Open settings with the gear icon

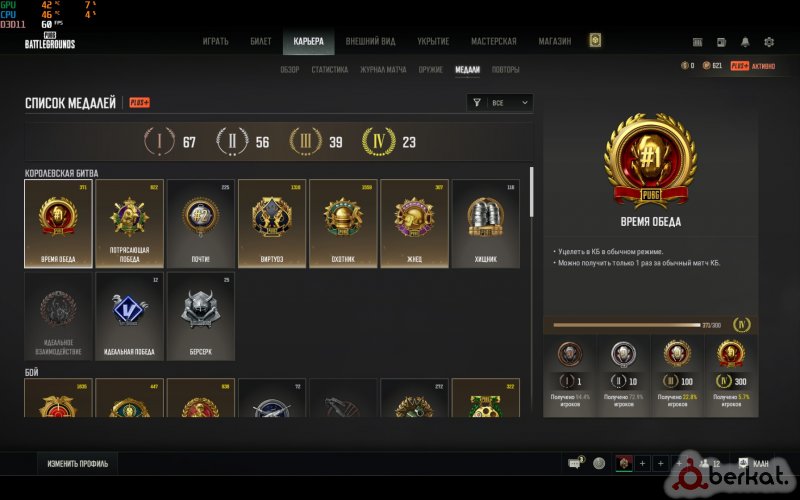pos(769,42)
